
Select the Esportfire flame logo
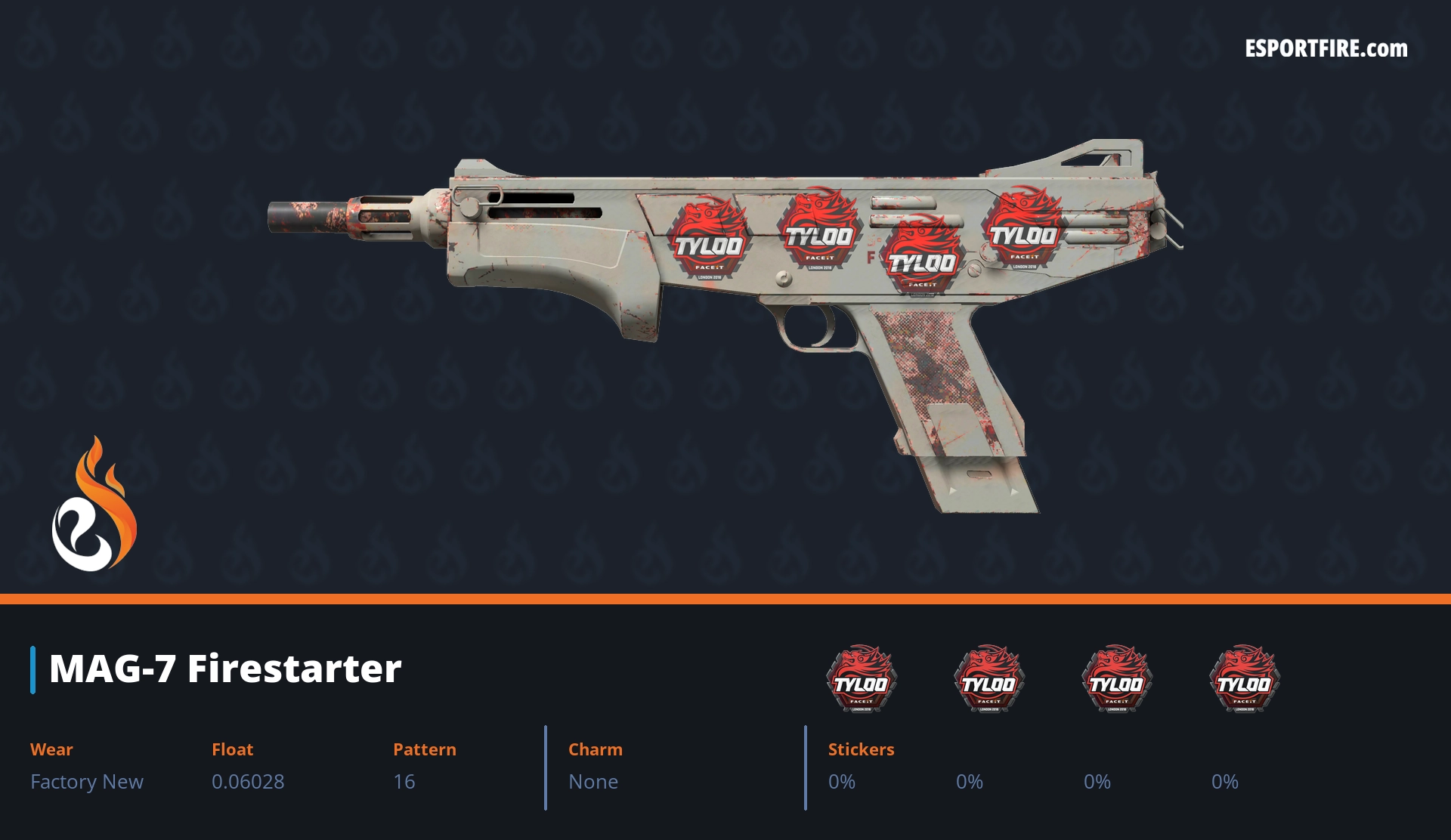pos(94,505)
